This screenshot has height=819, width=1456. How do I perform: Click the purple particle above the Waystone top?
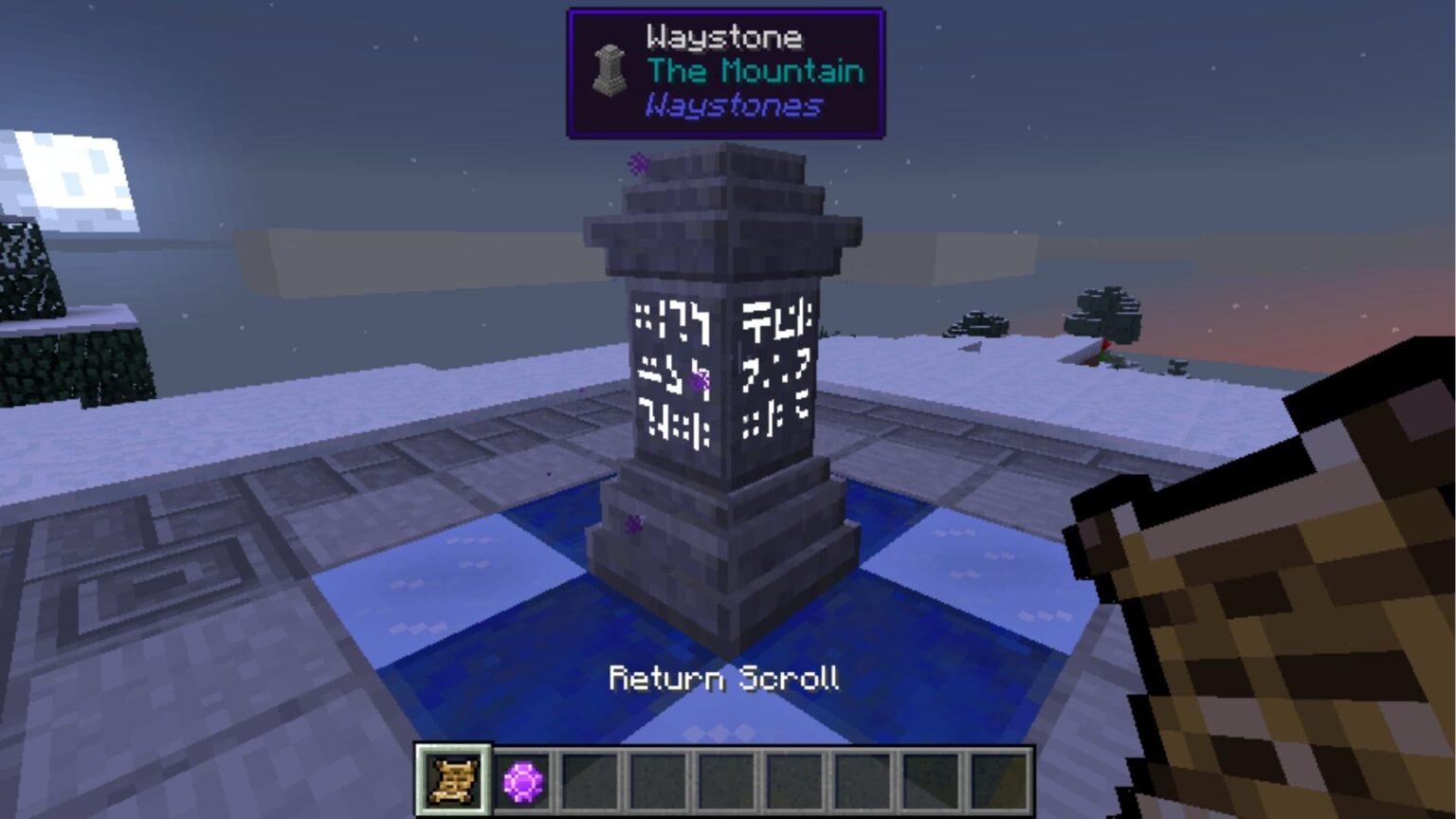[x=637, y=162]
